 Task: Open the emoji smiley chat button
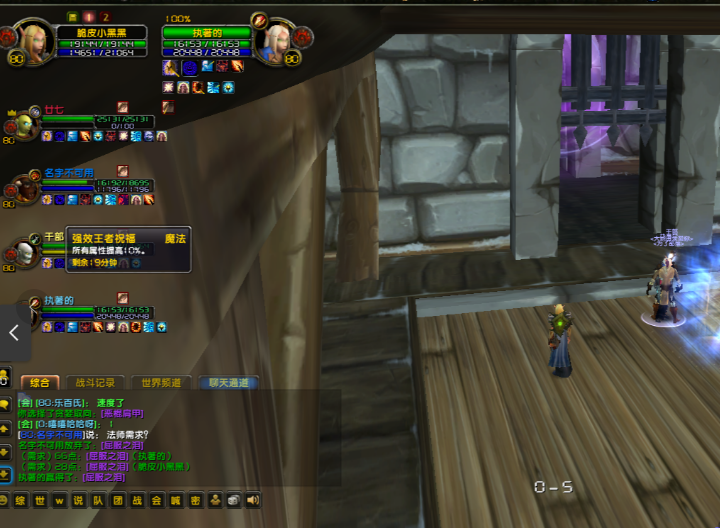(5, 500)
